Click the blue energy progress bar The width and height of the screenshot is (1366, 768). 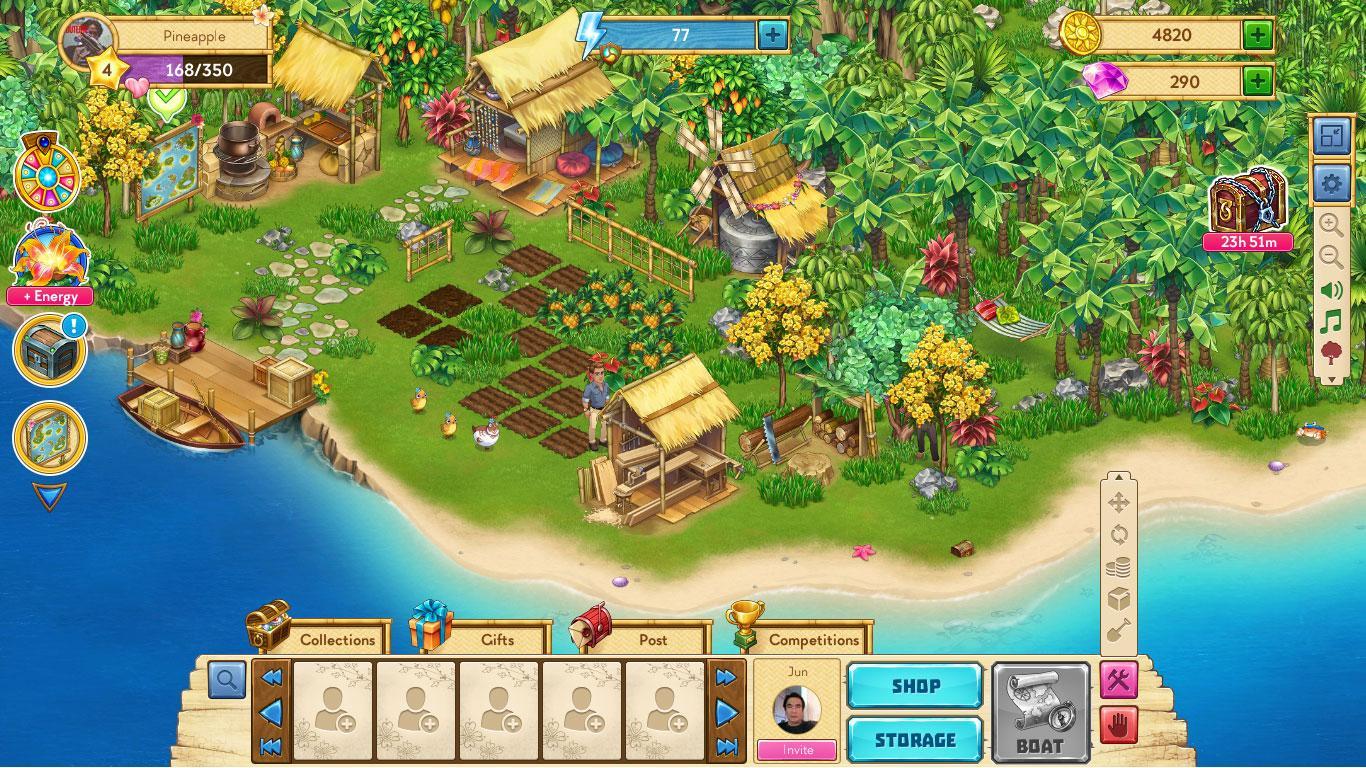tap(682, 34)
